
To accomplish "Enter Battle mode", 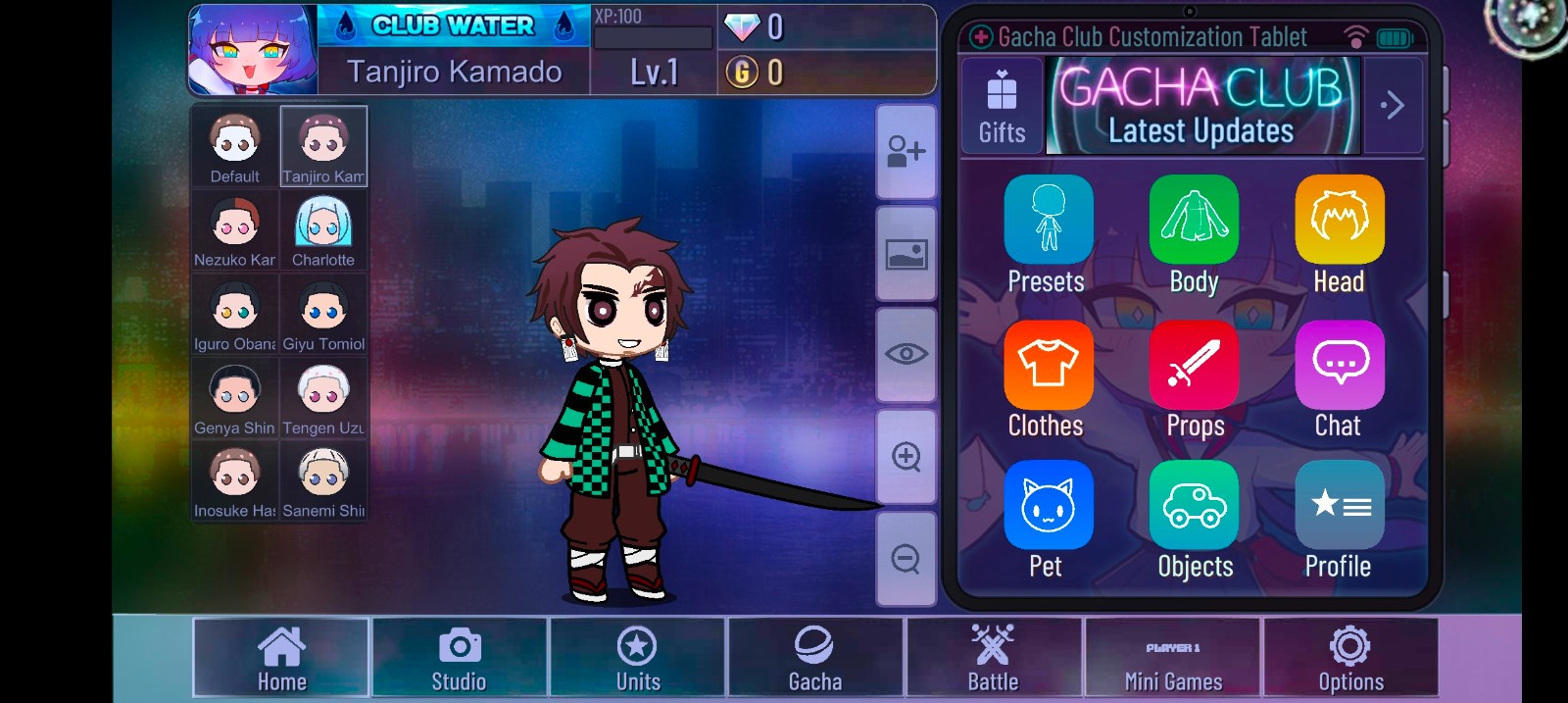I will tap(994, 658).
